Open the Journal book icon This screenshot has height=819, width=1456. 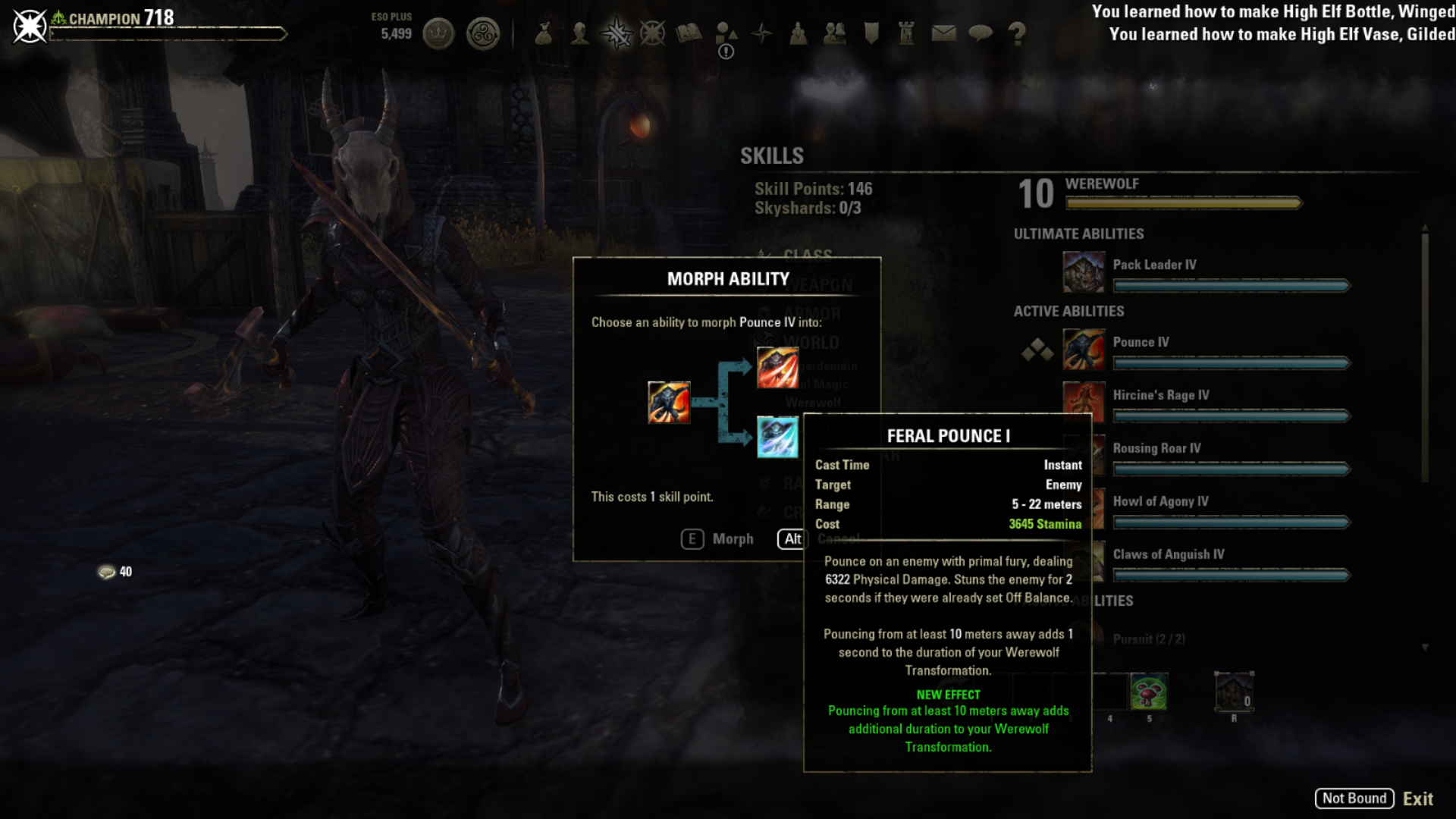pyautogui.click(x=689, y=33)
